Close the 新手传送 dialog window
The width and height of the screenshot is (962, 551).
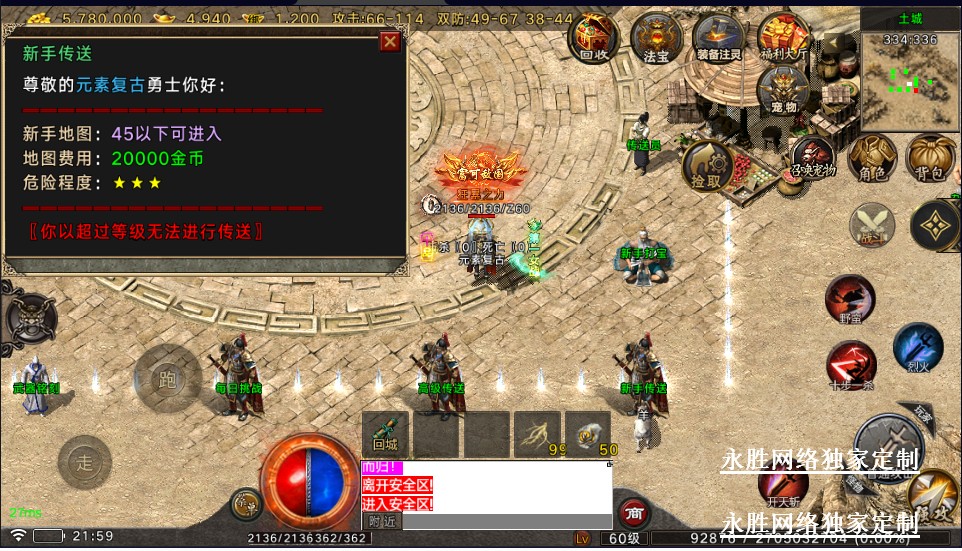point(389,42)
